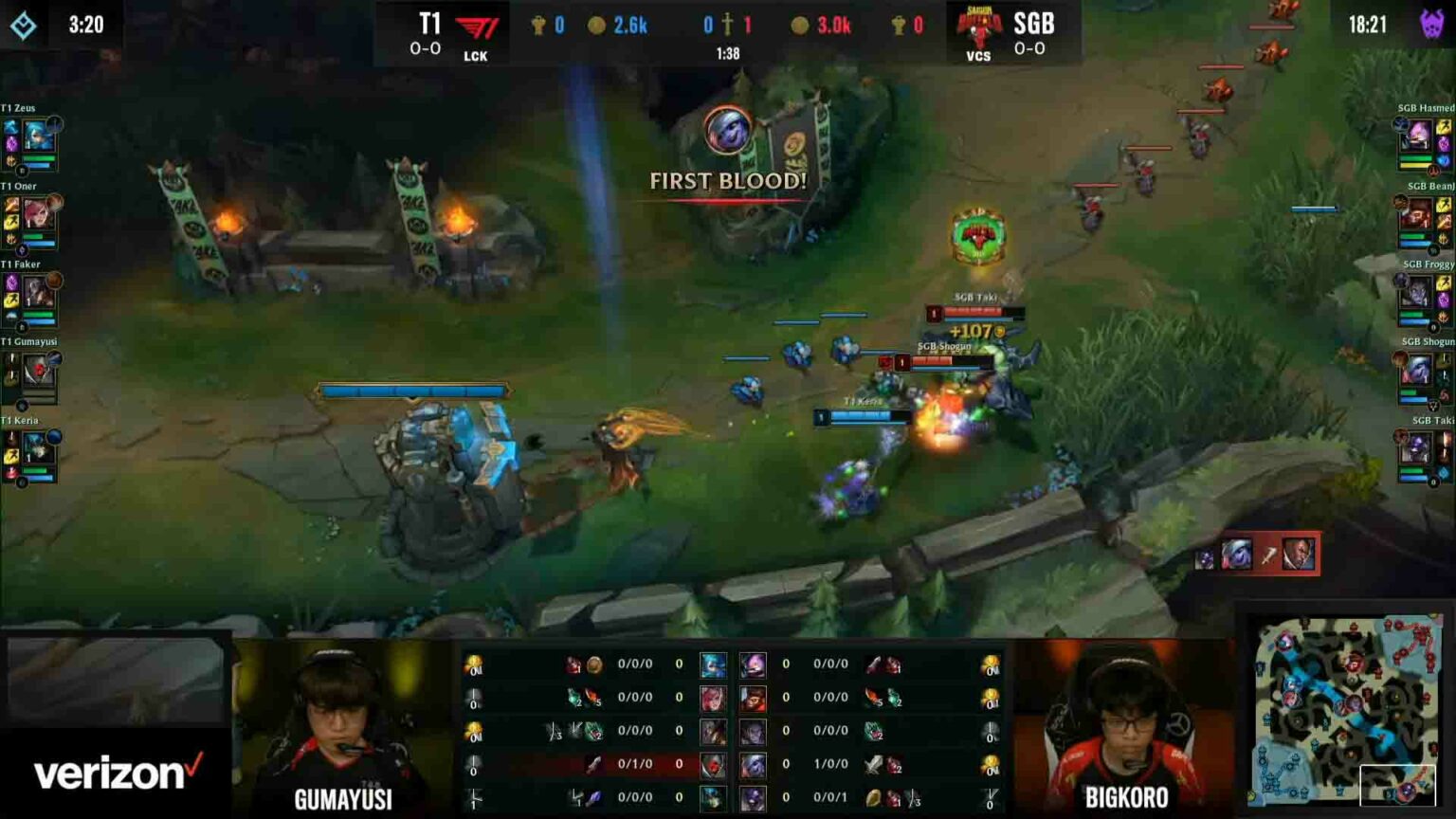Click the Rift Herald icon above the fight
1456x819 pixels.
[x=976, y=237]
